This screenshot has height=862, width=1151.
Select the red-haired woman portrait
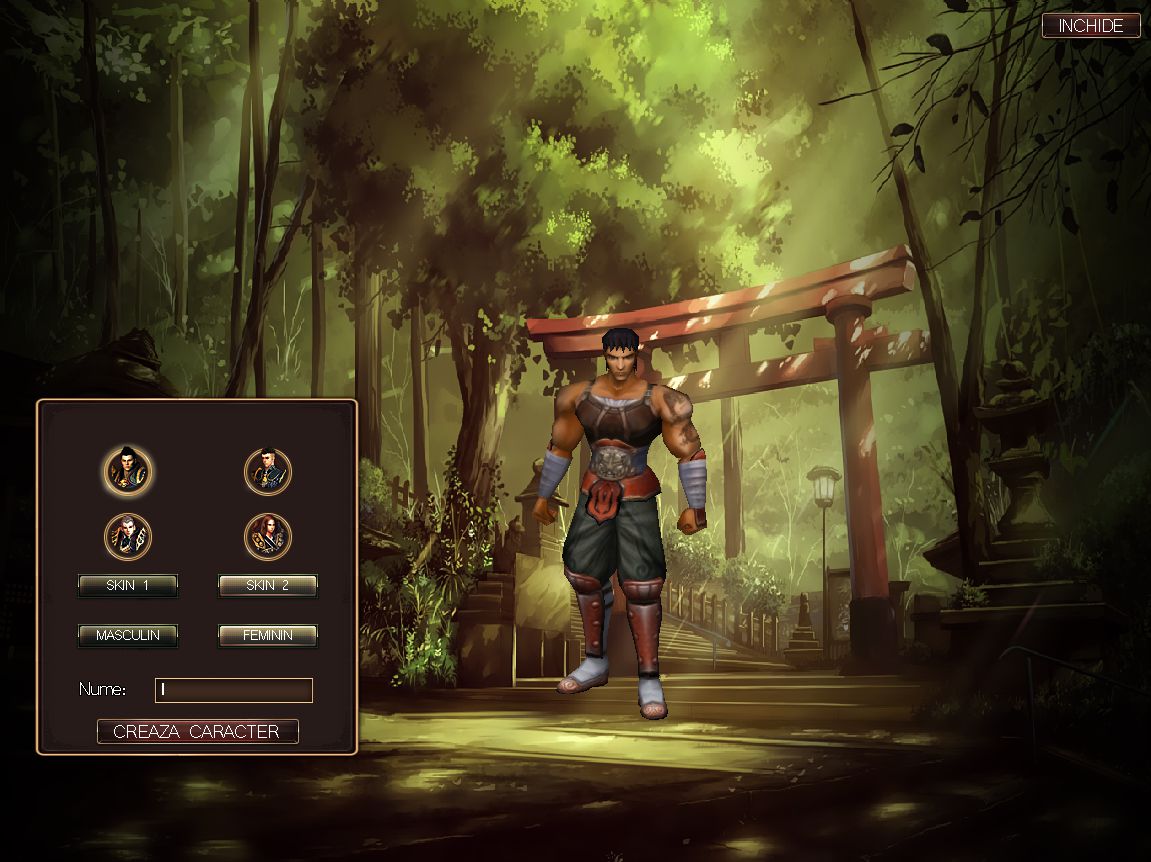pos(268,537)
